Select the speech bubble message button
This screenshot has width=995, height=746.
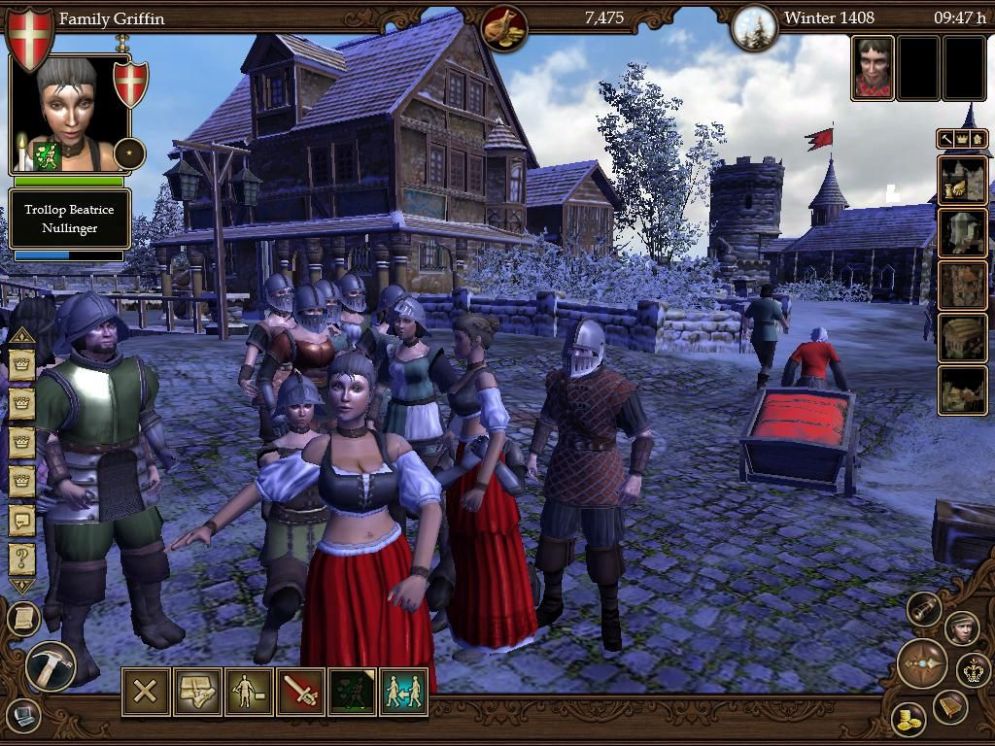pos(22,519)
